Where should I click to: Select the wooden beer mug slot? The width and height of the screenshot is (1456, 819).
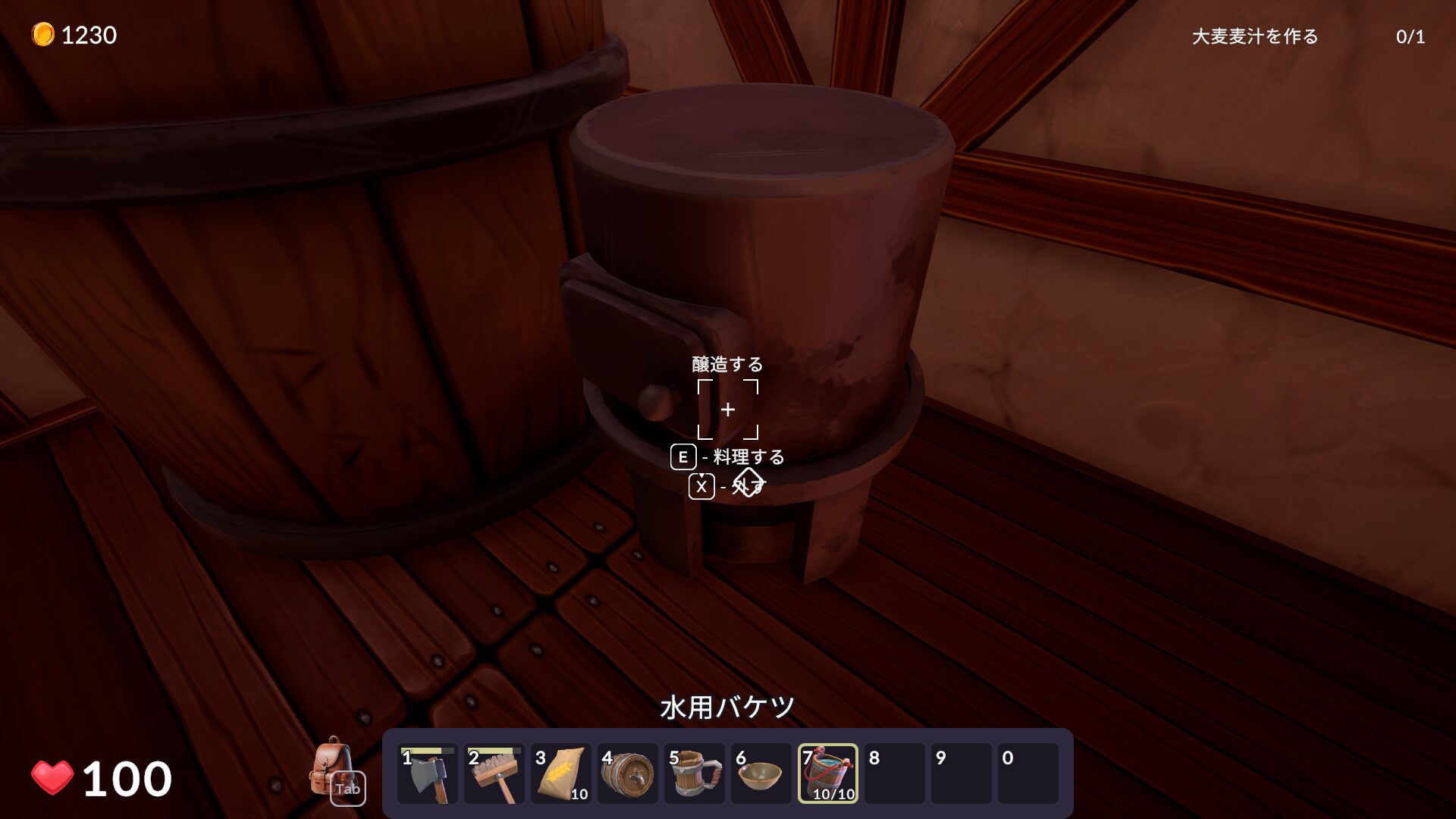click(x=695, y=774)
